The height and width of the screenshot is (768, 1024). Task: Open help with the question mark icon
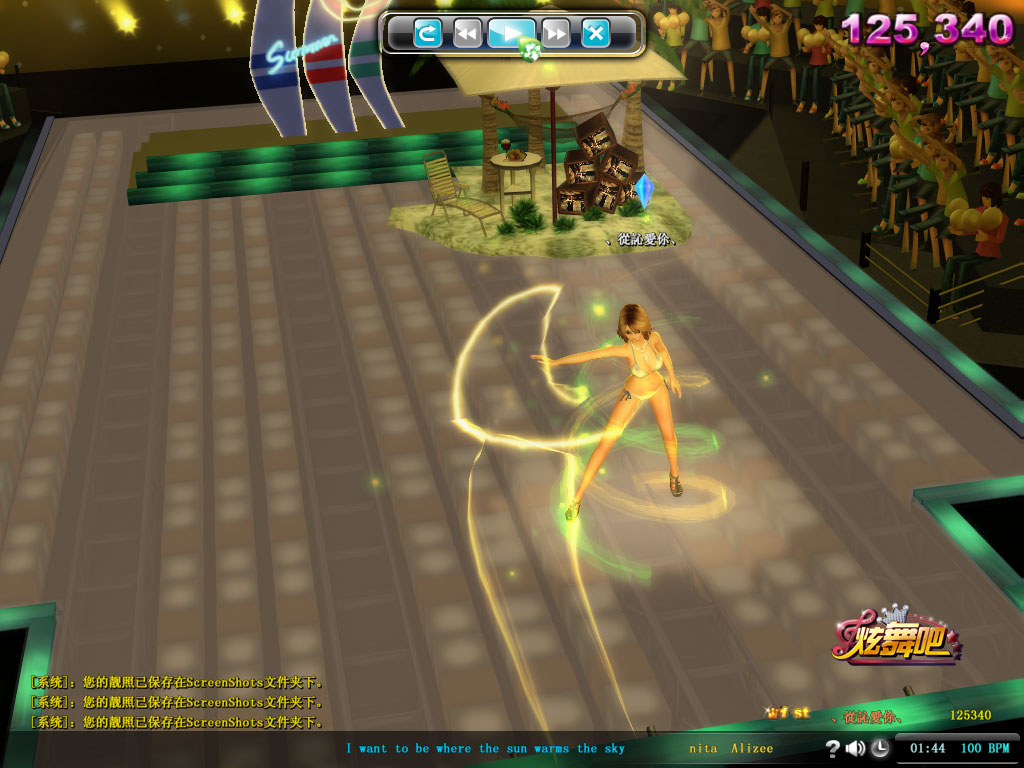tap(832, 748)
